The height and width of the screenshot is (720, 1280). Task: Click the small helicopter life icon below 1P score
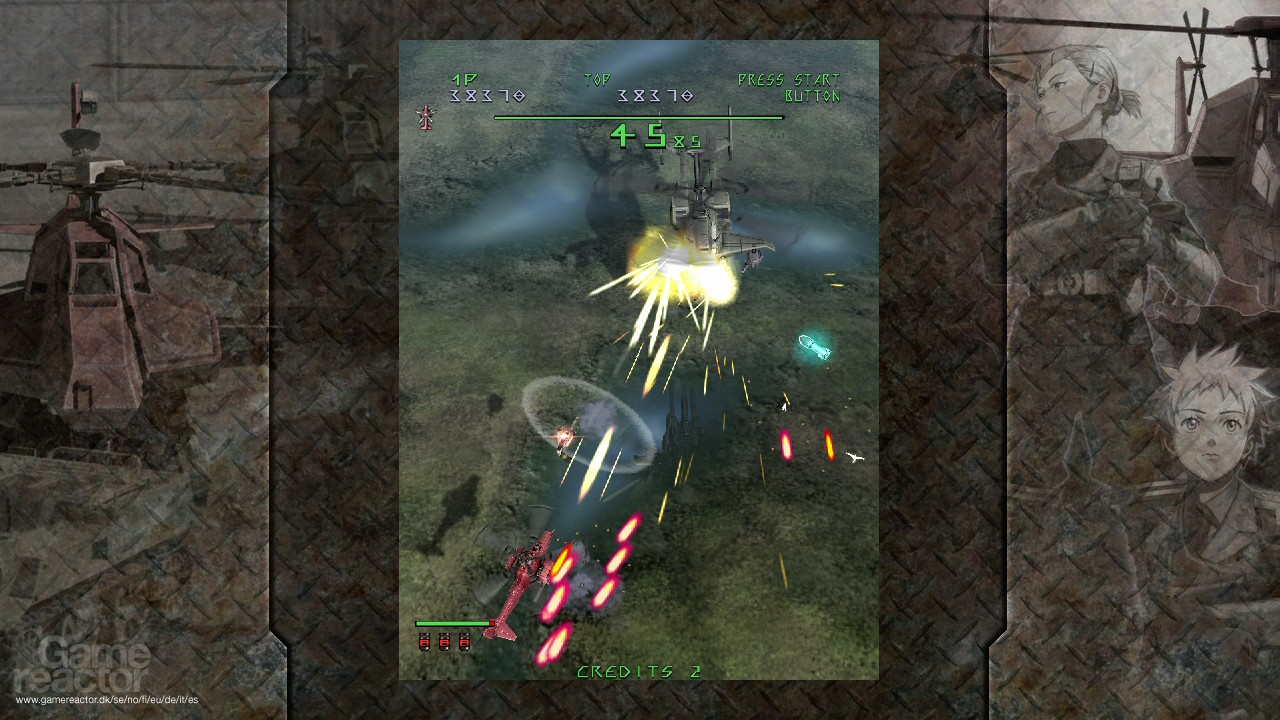tap(425, 119)
